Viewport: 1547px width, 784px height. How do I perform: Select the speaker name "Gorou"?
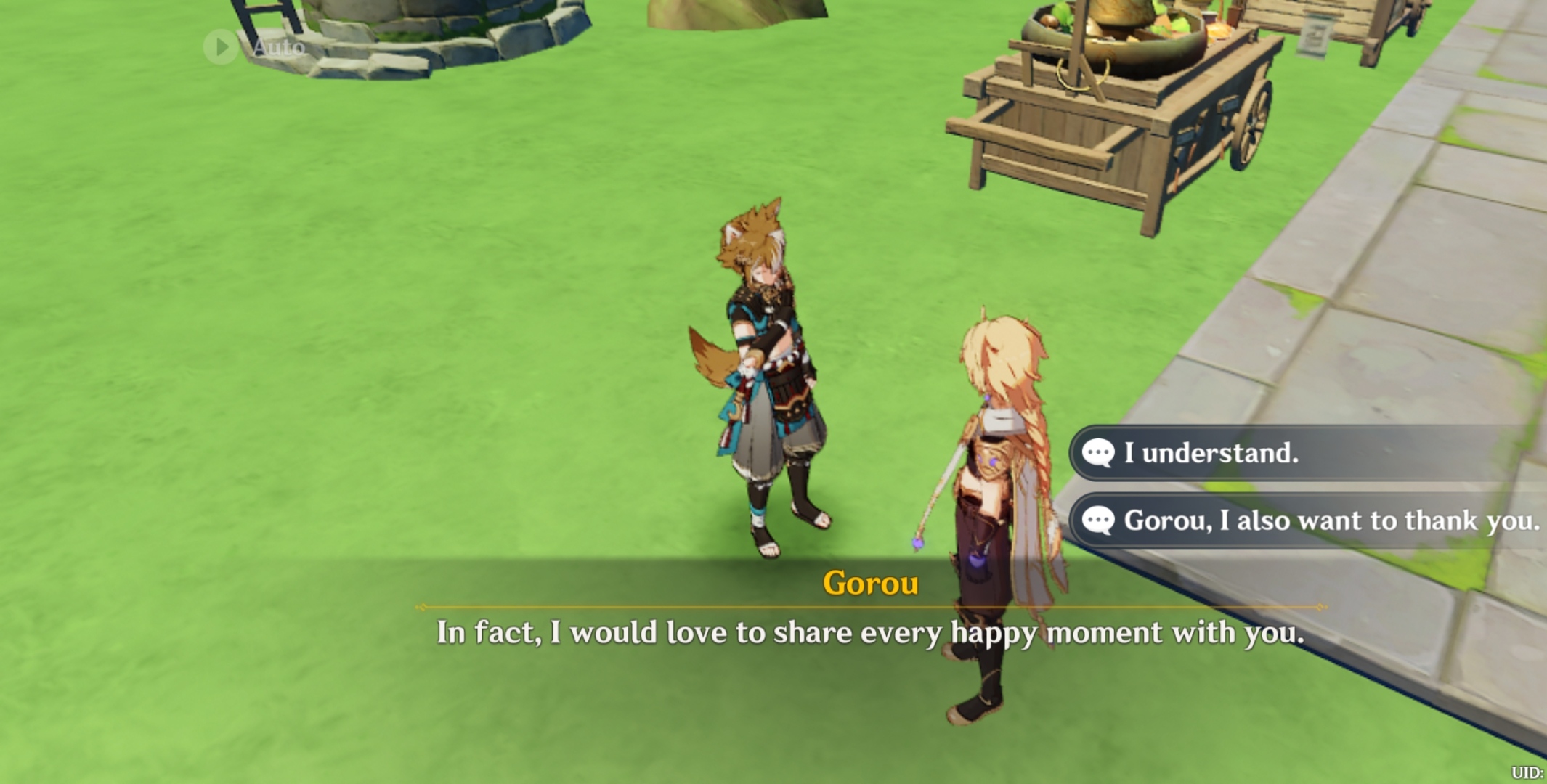[870, 581]
